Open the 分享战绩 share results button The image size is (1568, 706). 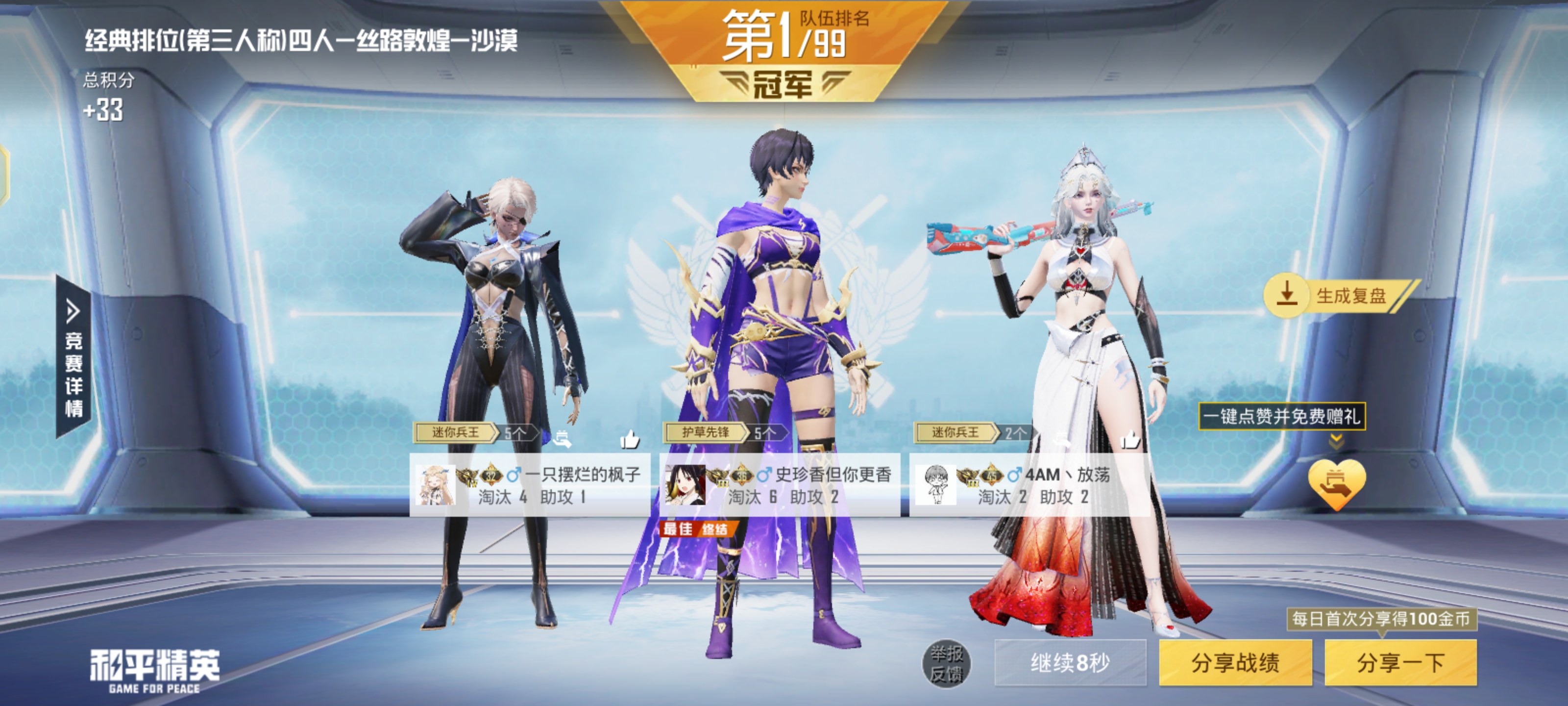[x=1234, y=662]
